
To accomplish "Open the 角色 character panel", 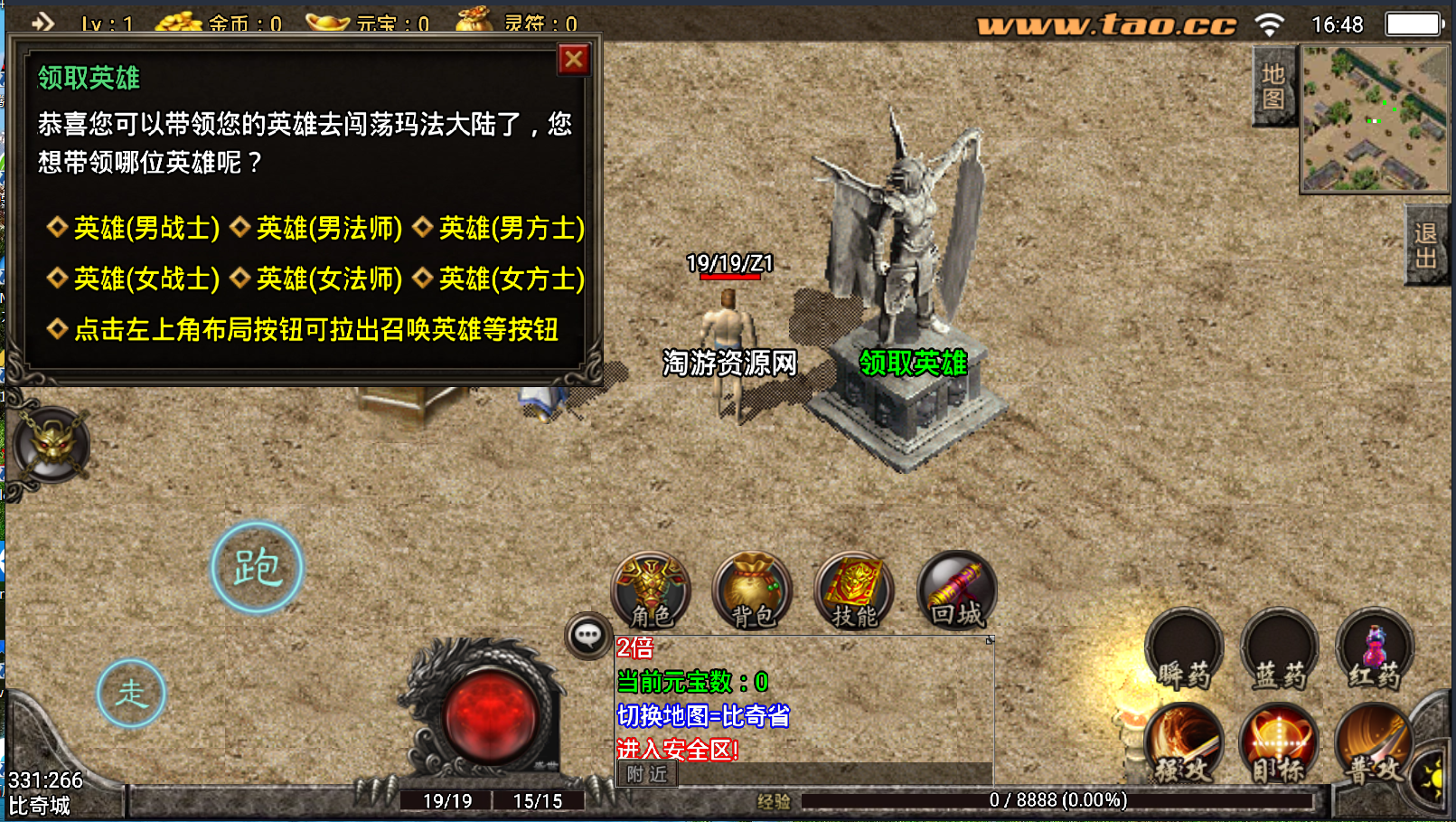I will tap(651, 591).
